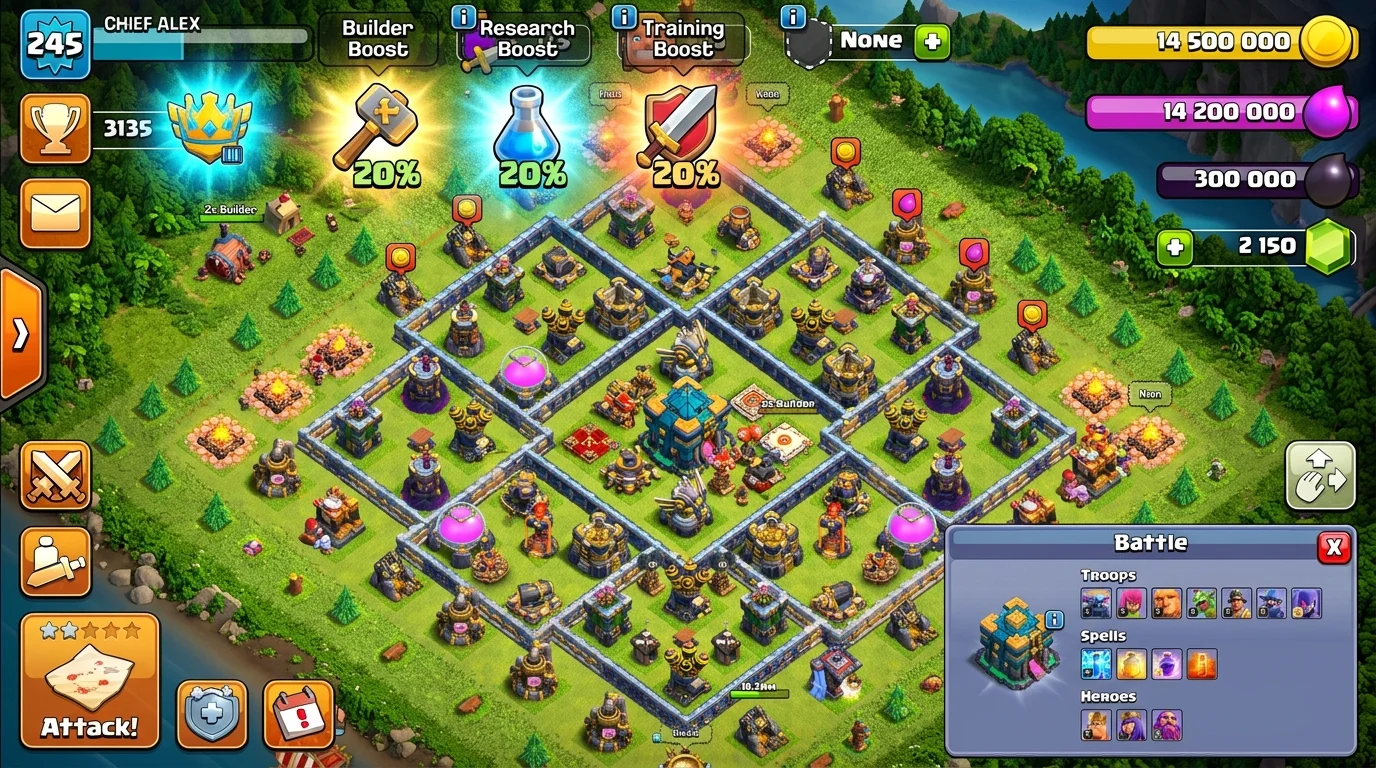The width and height of the screenshot is (1376, 768).
Task: Open the Training Boost tab
Action: pos(682,39)
